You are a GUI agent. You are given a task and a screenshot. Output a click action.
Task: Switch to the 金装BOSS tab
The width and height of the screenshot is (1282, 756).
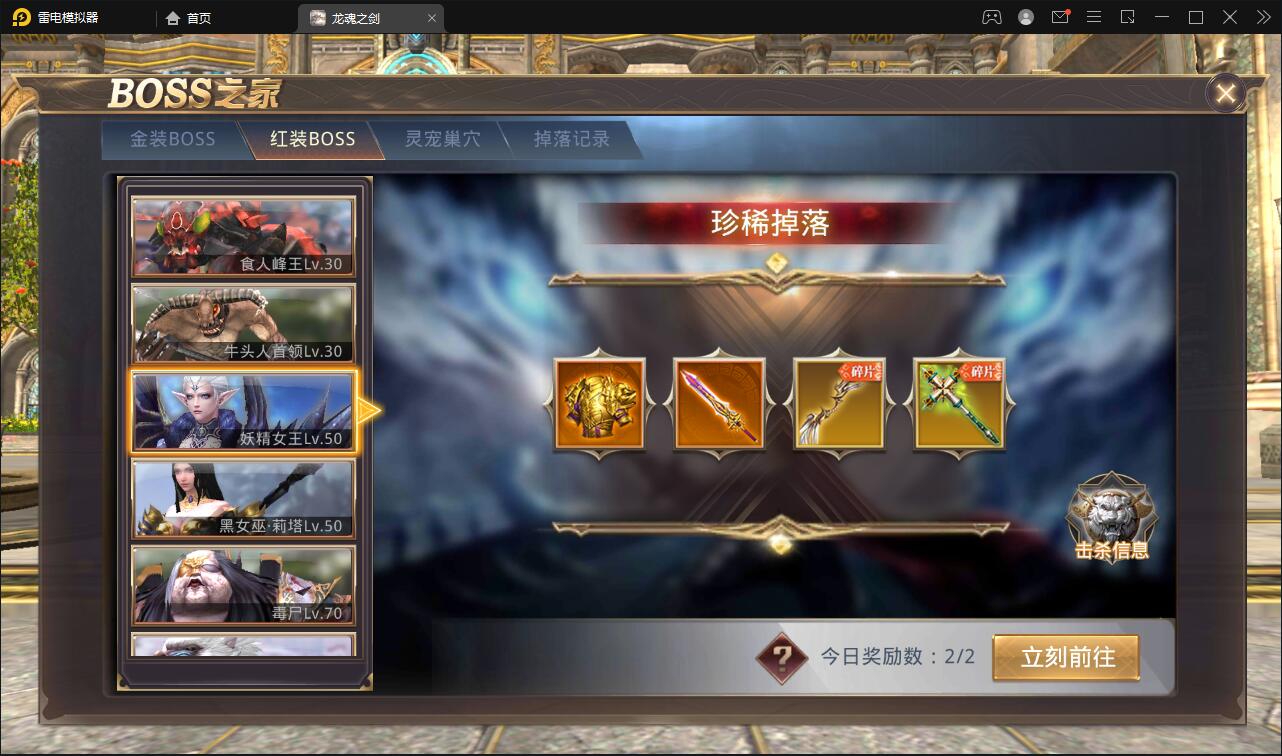[173, 139]
